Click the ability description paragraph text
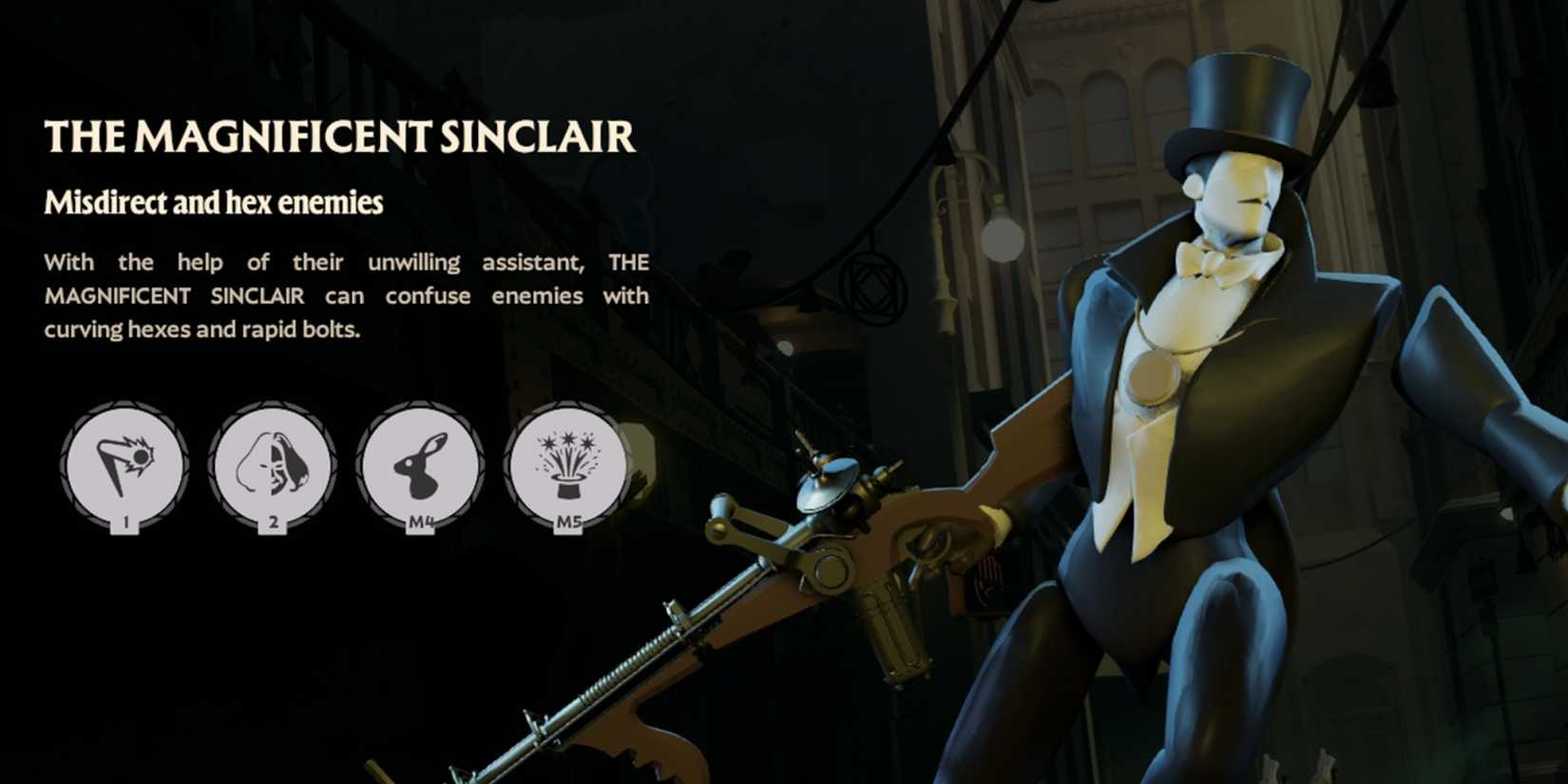This screenshot has width=1568, height=784. point(346,296)
